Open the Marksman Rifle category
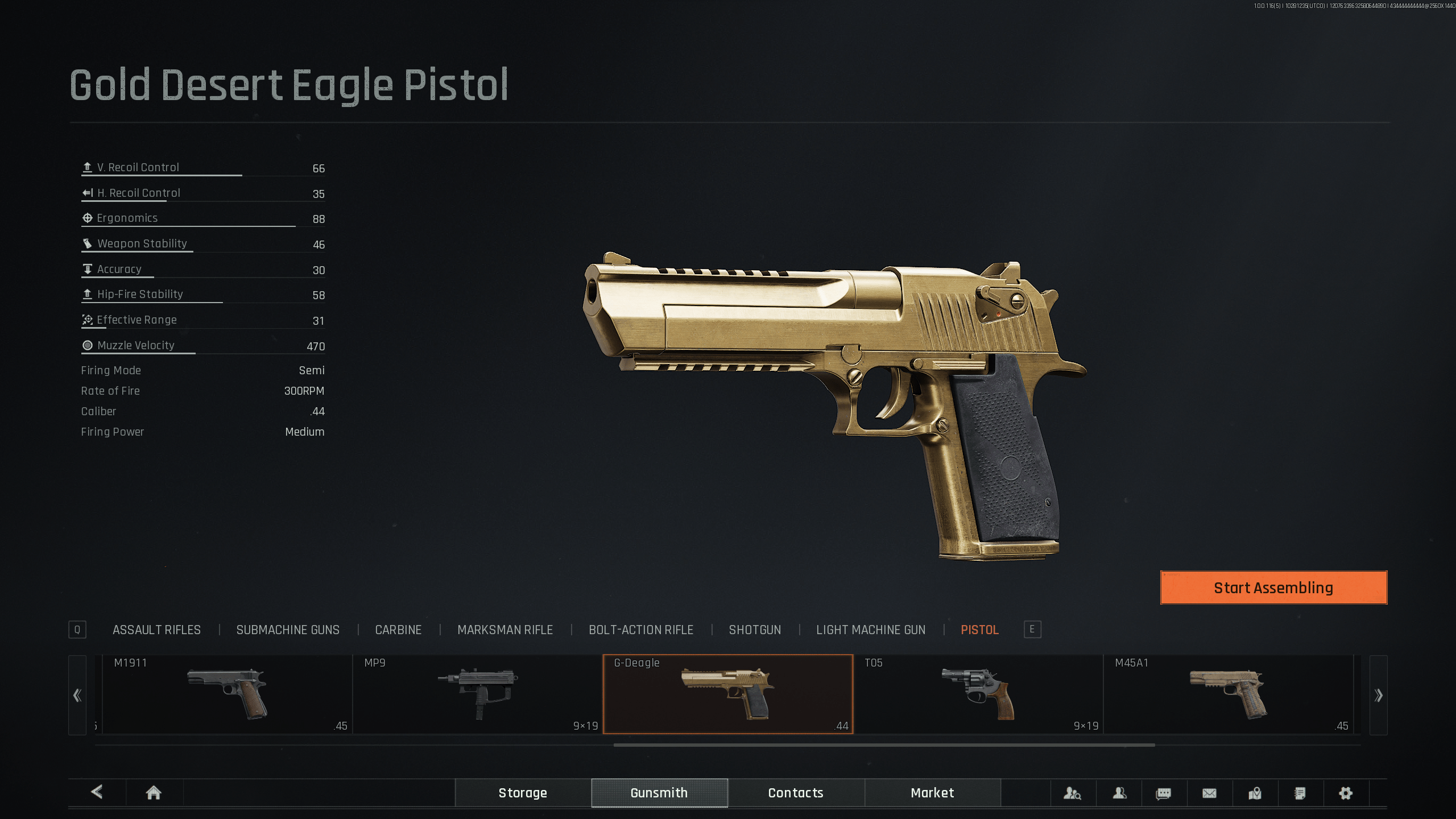This screenshot has height=819, width=1456. 505,630
